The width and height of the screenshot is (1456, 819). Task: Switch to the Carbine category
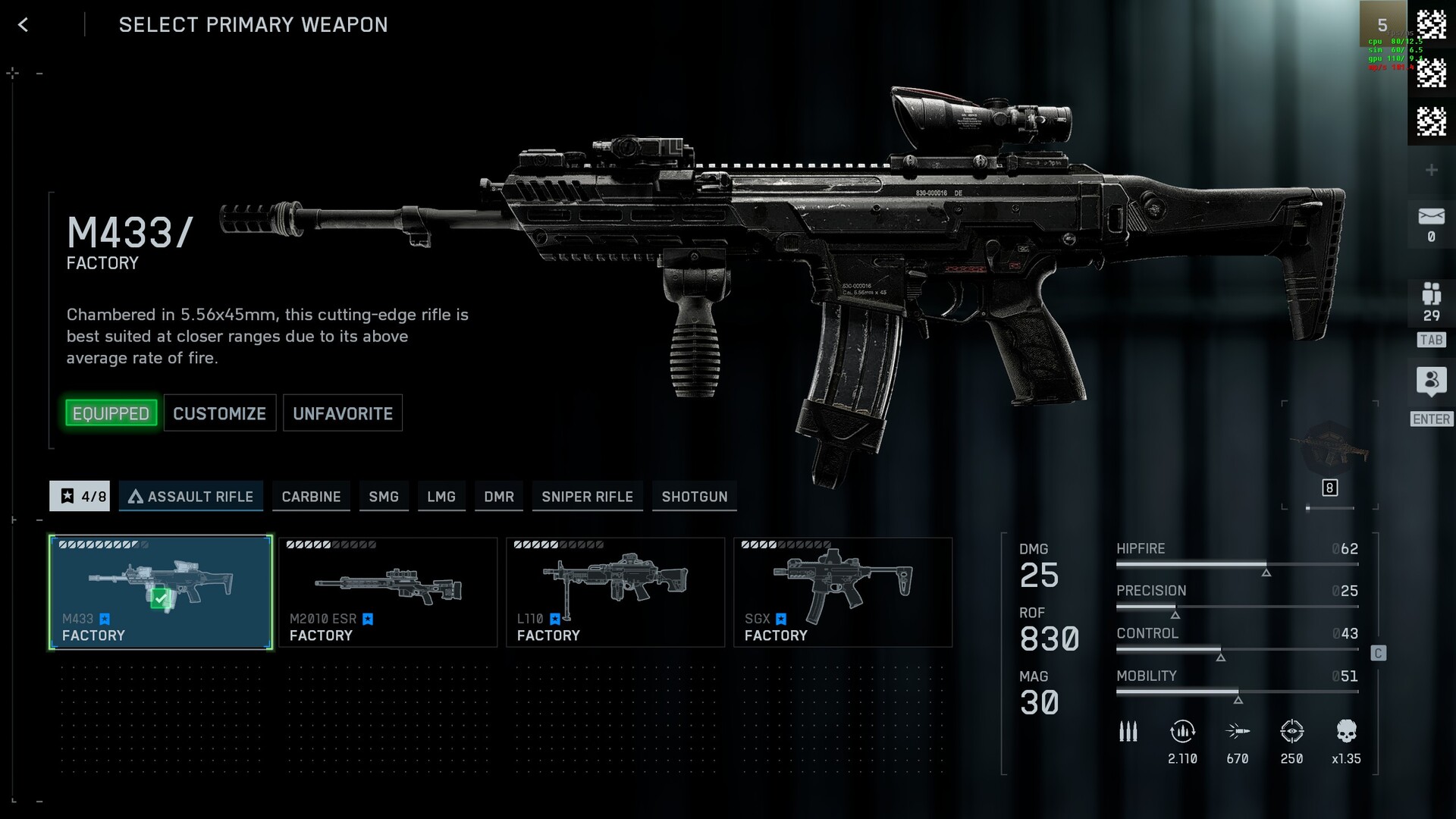pos(311,496)
